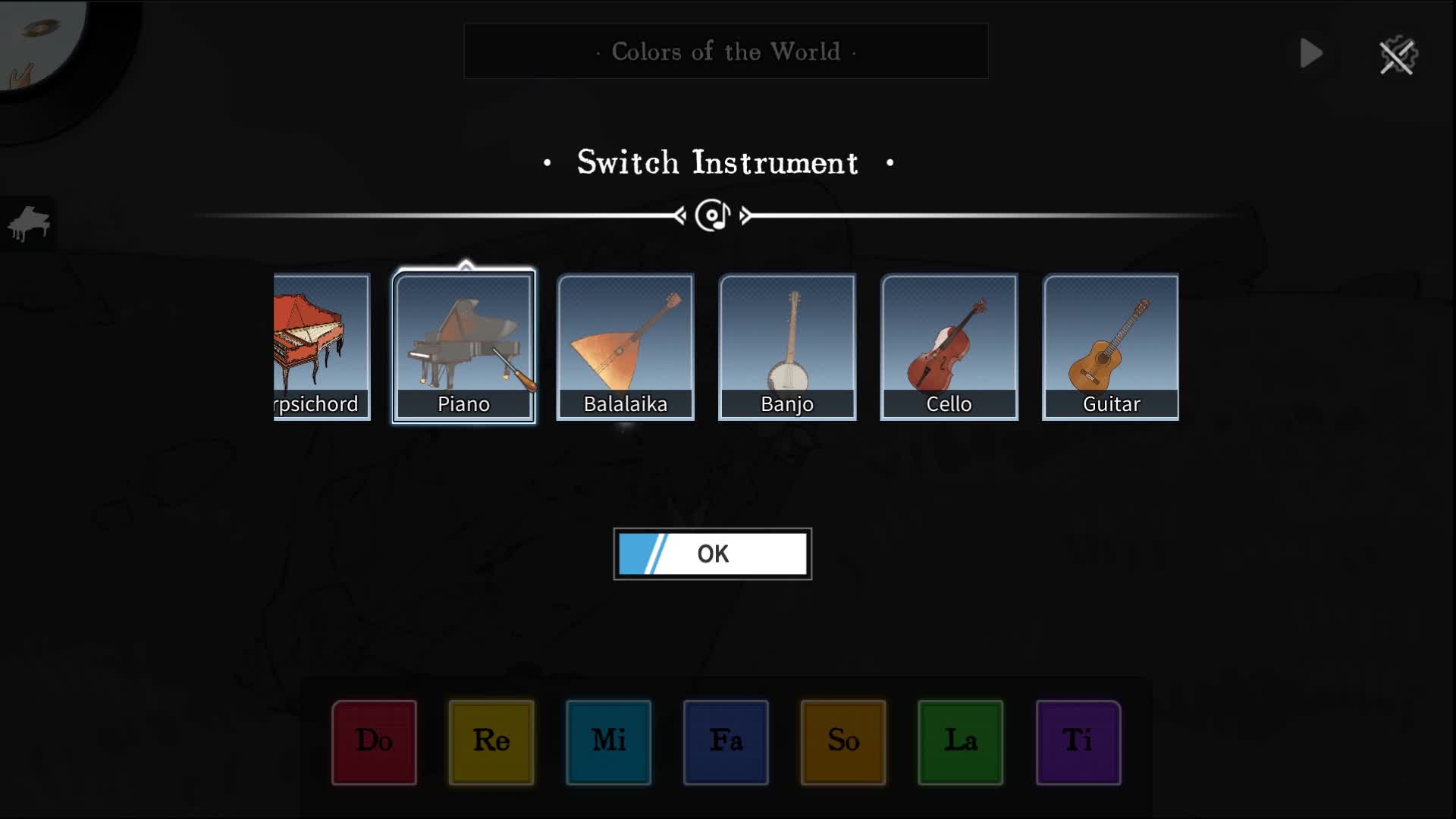1456x819 pixels.
Task: Choose the Guitar instrument card
Action: (x=1111, y=347)
